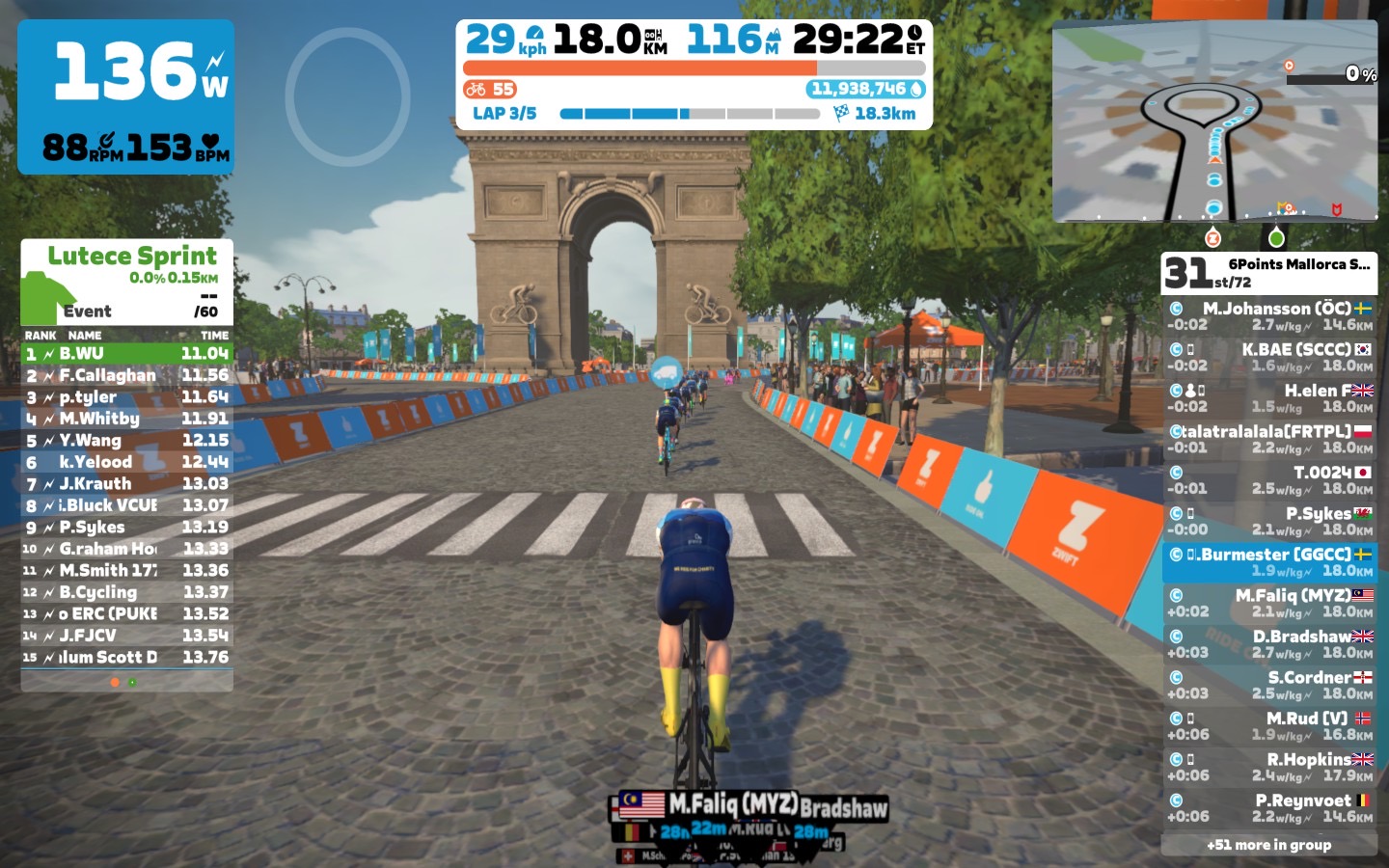Select M.Johansson (ÖC) in nearby riders list
The image size is (1389, 868).
click(x=1269, y=316)
